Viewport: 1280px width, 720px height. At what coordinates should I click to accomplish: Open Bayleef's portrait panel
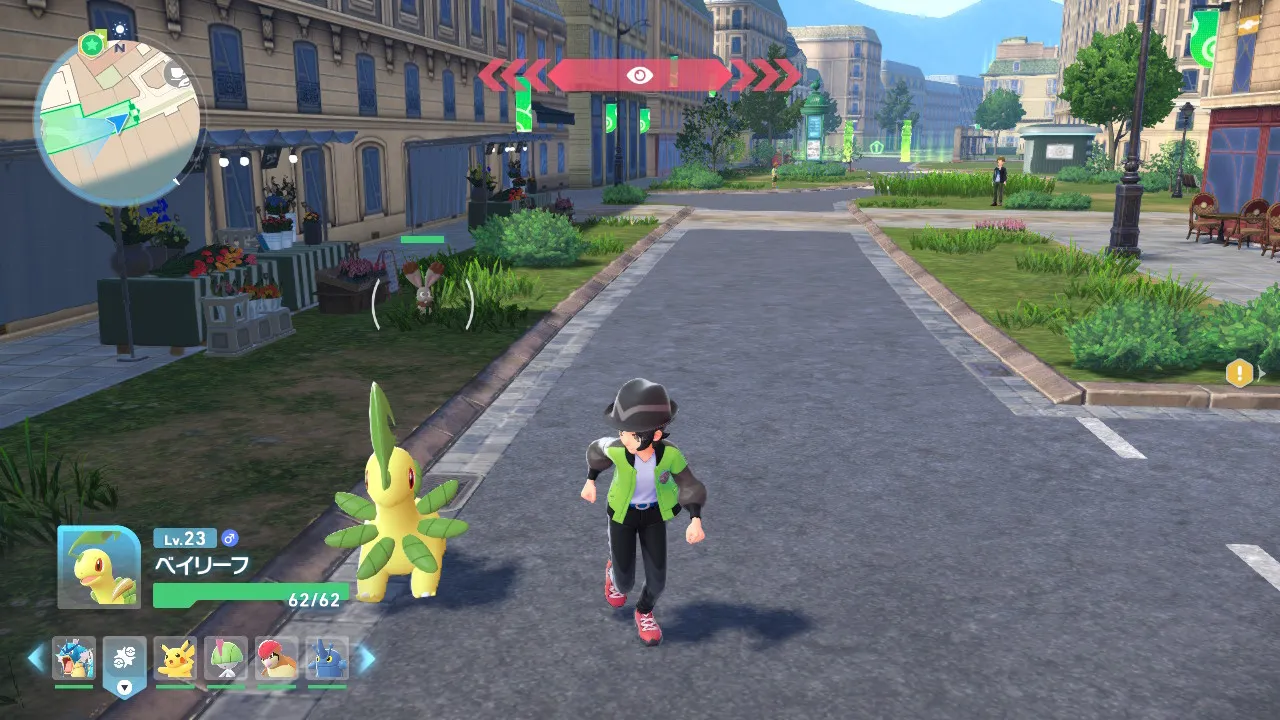pos(99,568)
